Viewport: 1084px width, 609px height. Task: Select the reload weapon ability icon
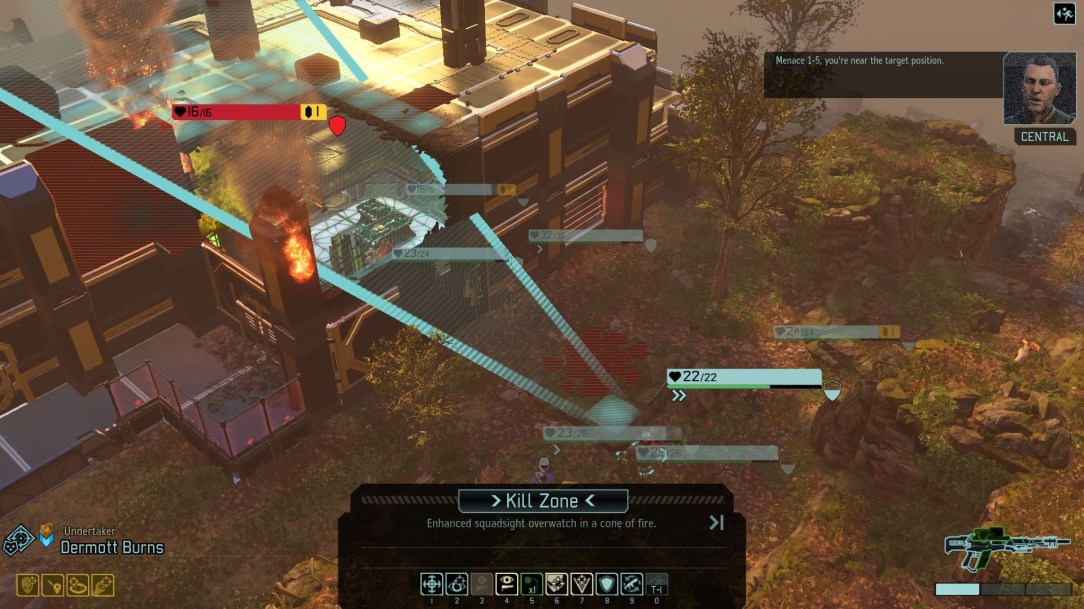632,583
